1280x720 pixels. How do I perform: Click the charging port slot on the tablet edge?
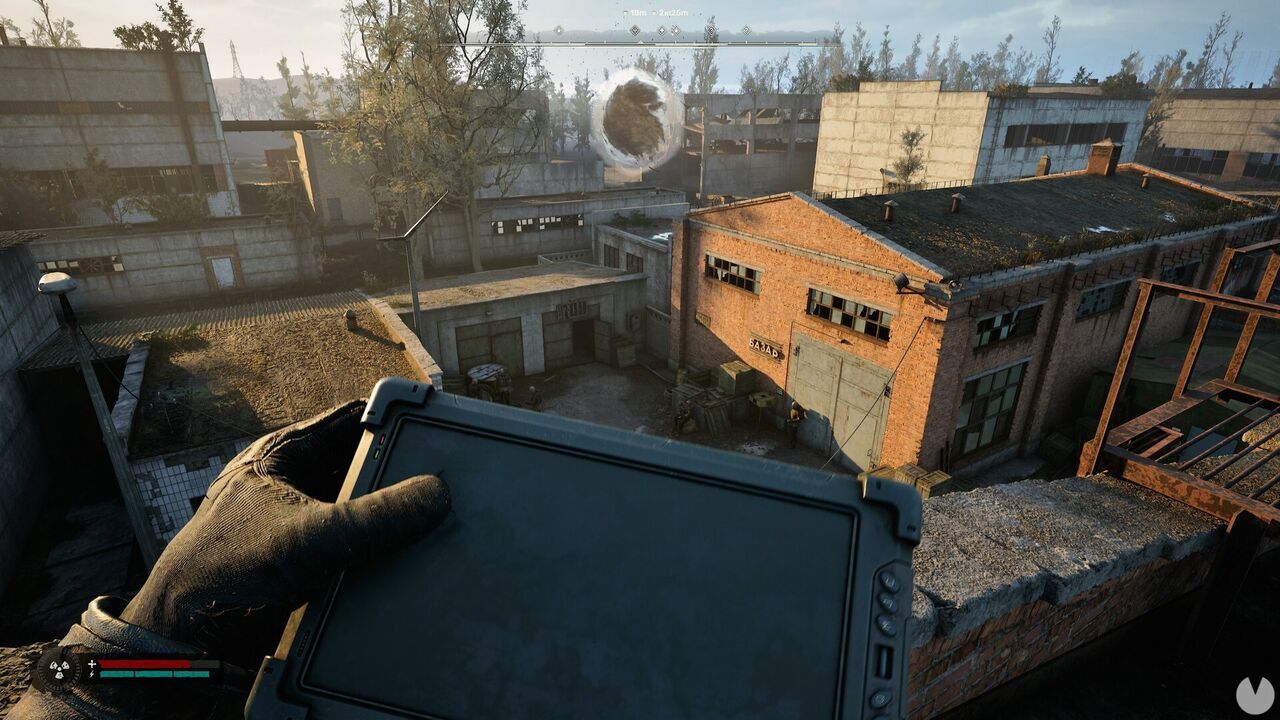884,660
